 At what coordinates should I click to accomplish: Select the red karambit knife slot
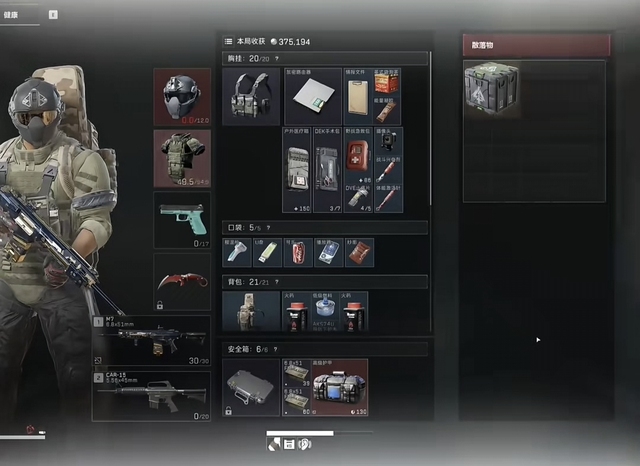(x=182, y=281)
